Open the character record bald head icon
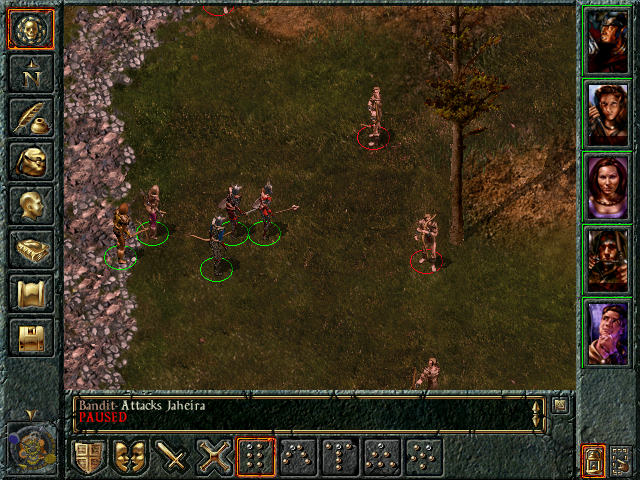Viewport: 640px width, 480px height. pyautogui.click(x=30, y=204)
